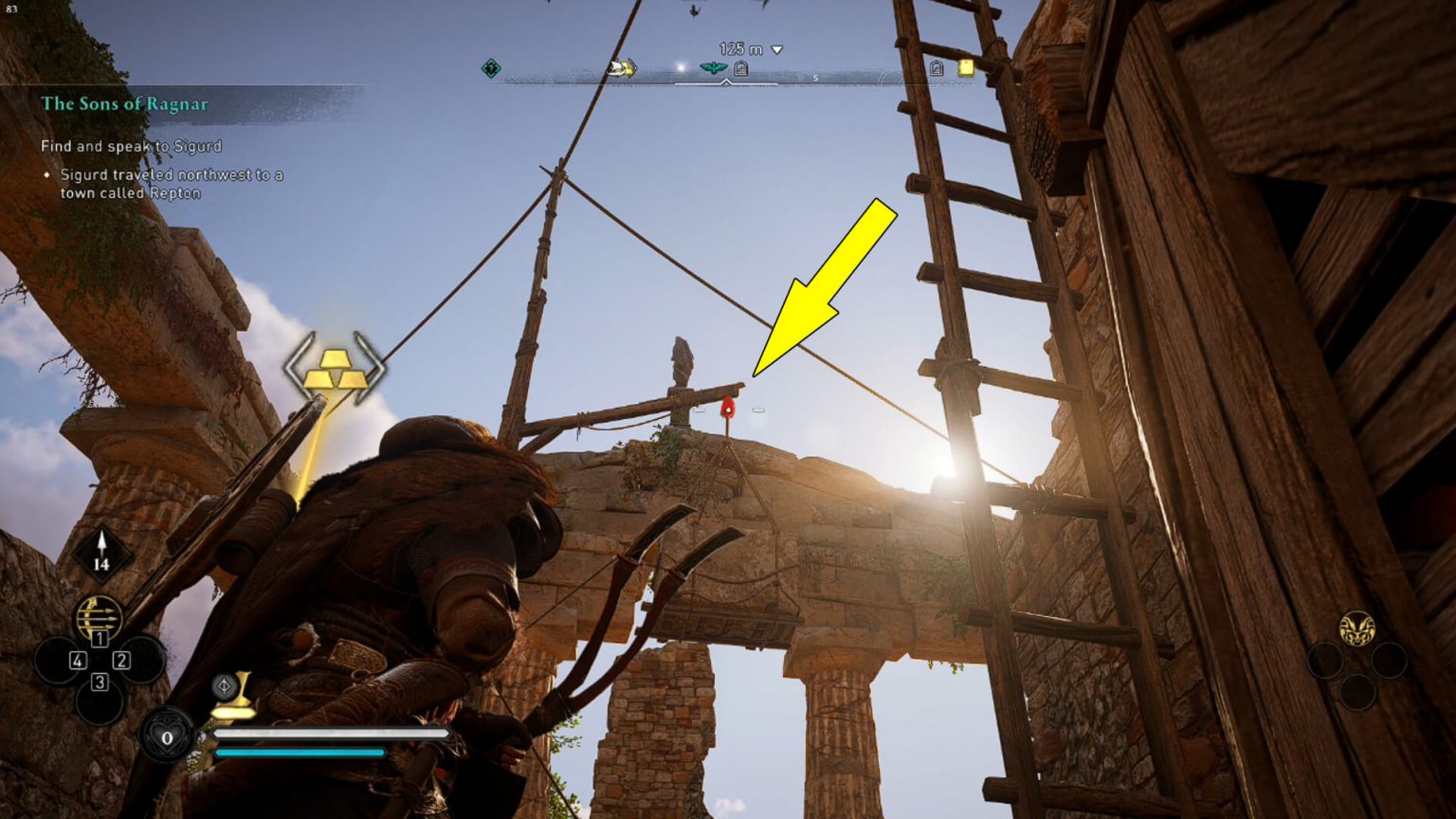Toggle quick-slot 1 on the ability wheel
This screenshot has height=819, width=1456.
pyautogui.click(x=100, y=638)
